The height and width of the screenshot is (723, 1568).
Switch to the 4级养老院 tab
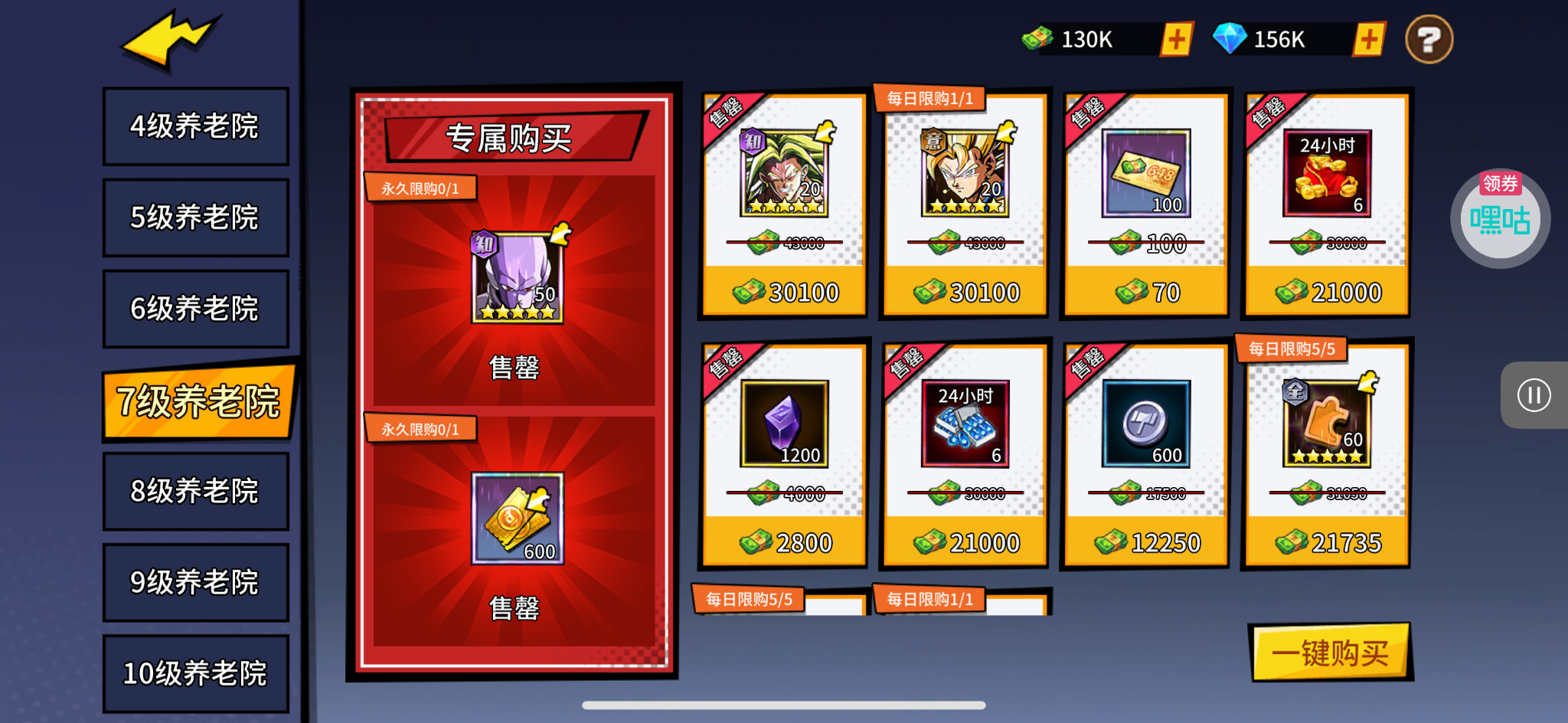(x=195, y=126)
